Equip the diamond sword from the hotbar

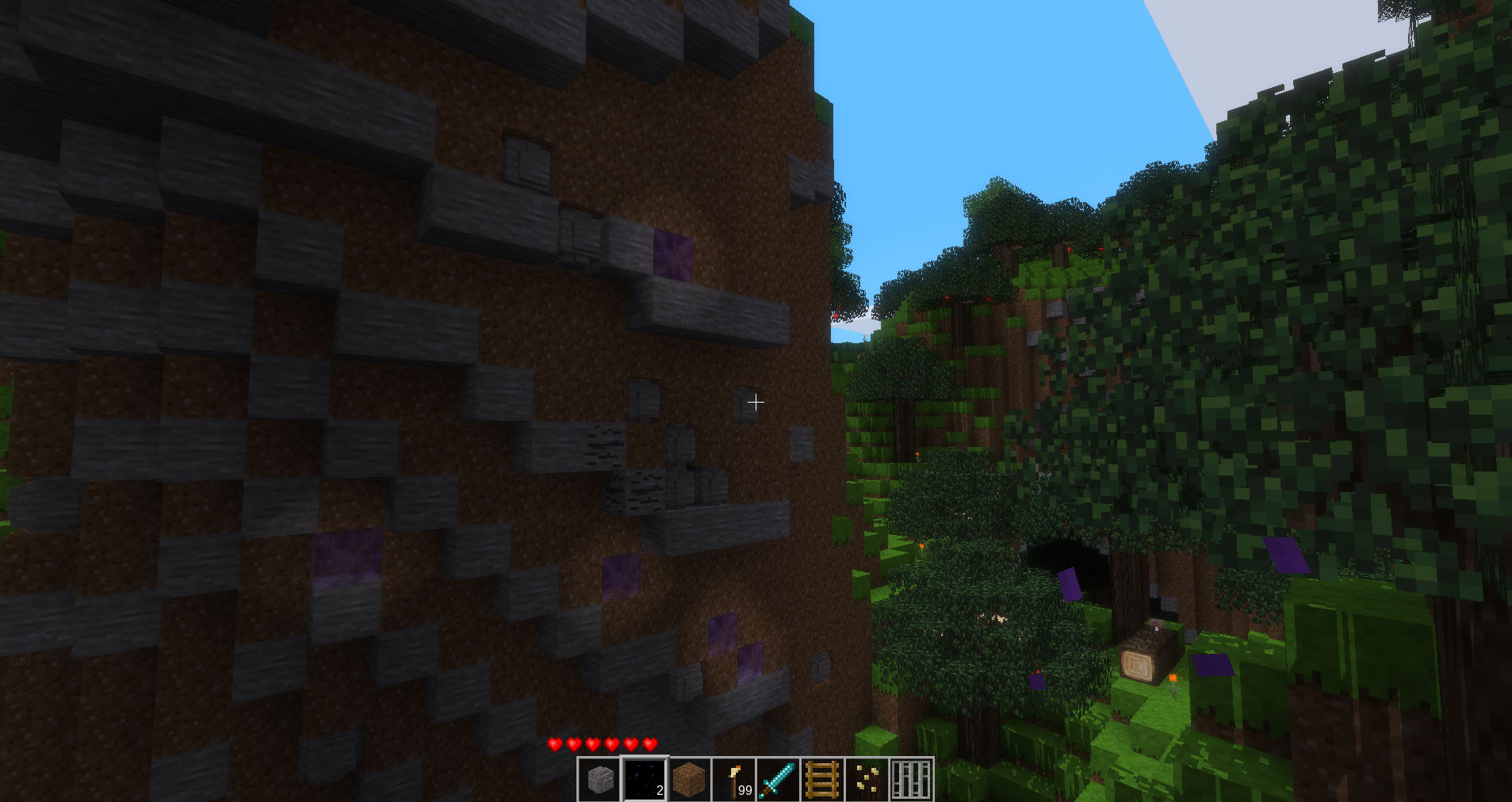pos(778,780)
